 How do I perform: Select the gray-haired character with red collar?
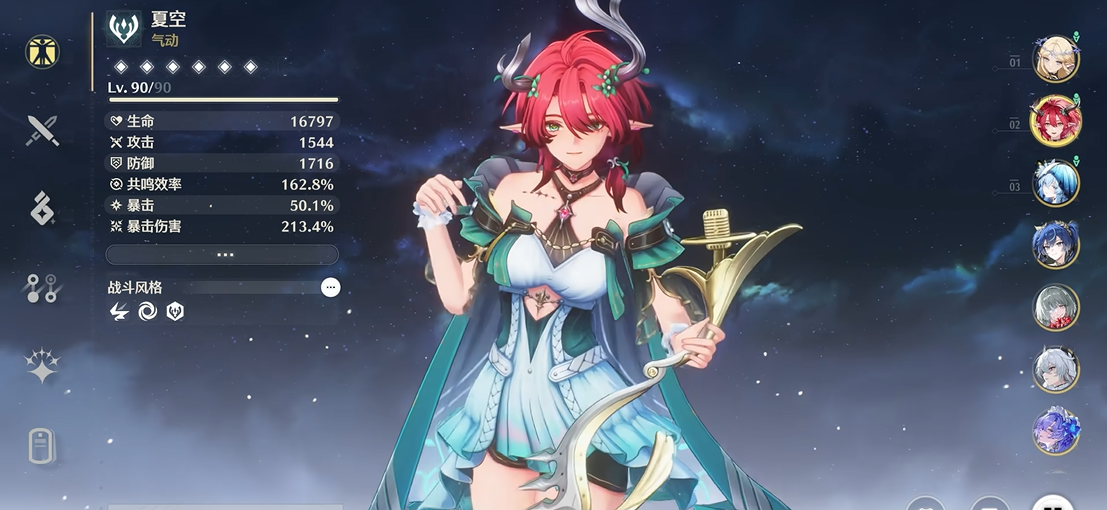click(1055, 308)
